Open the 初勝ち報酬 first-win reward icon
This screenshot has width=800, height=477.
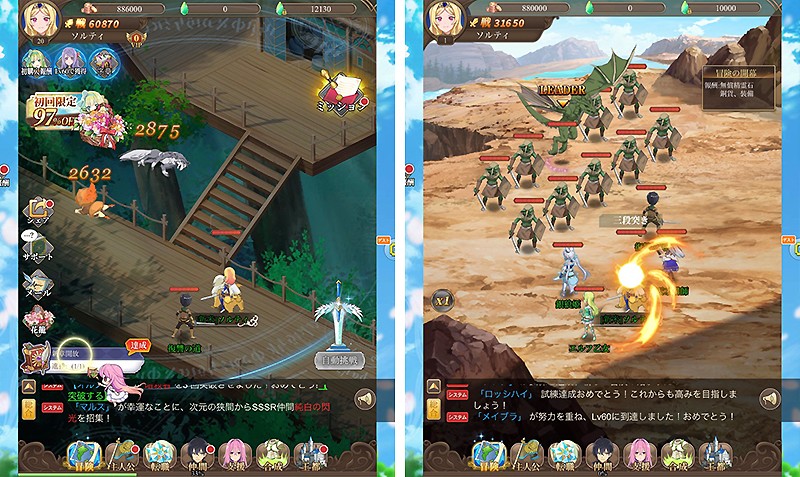click(38, 63)
